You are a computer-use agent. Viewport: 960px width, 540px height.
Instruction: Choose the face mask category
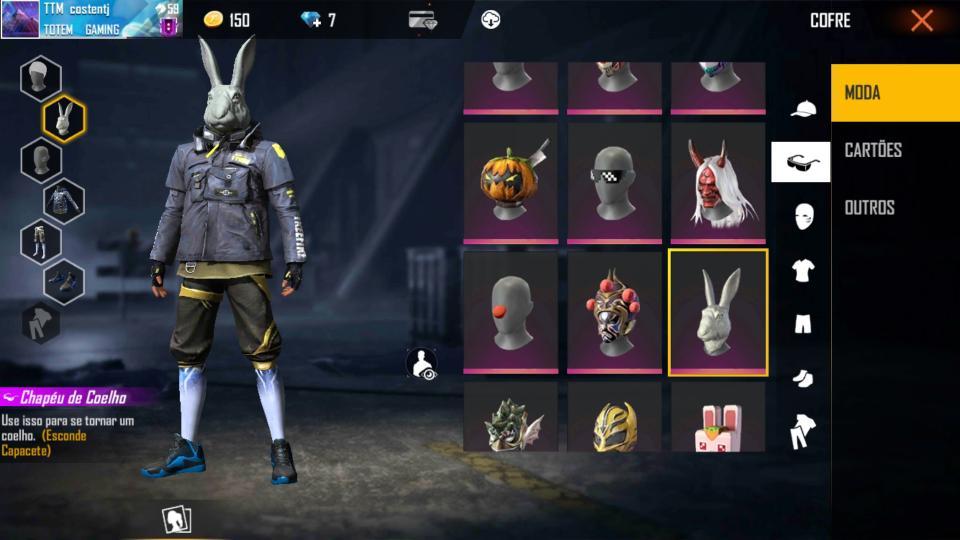click(802, 215)
